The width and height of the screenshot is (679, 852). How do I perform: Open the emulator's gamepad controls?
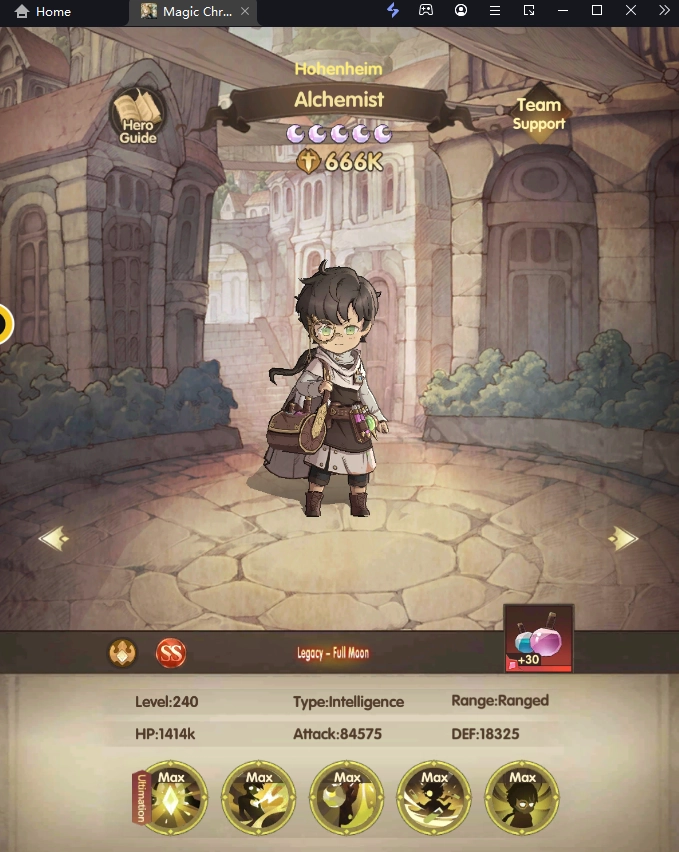click(426, 11)
